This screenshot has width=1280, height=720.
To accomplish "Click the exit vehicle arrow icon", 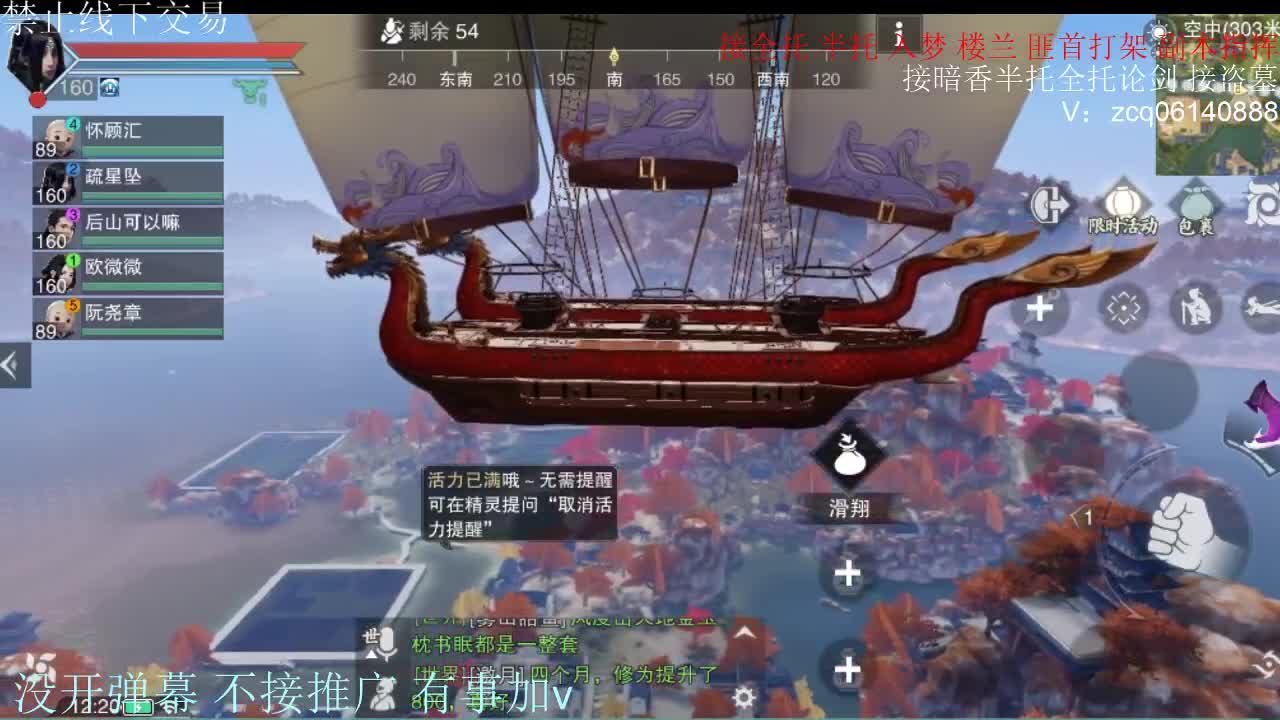I will 1049,204.
